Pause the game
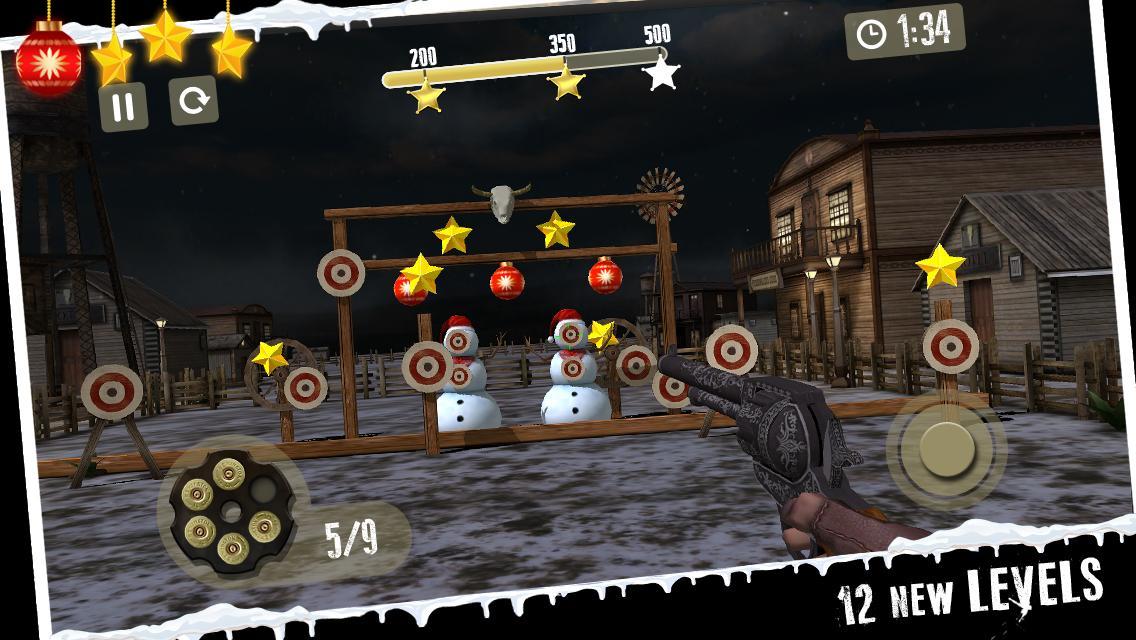 (x=123, y=106)
